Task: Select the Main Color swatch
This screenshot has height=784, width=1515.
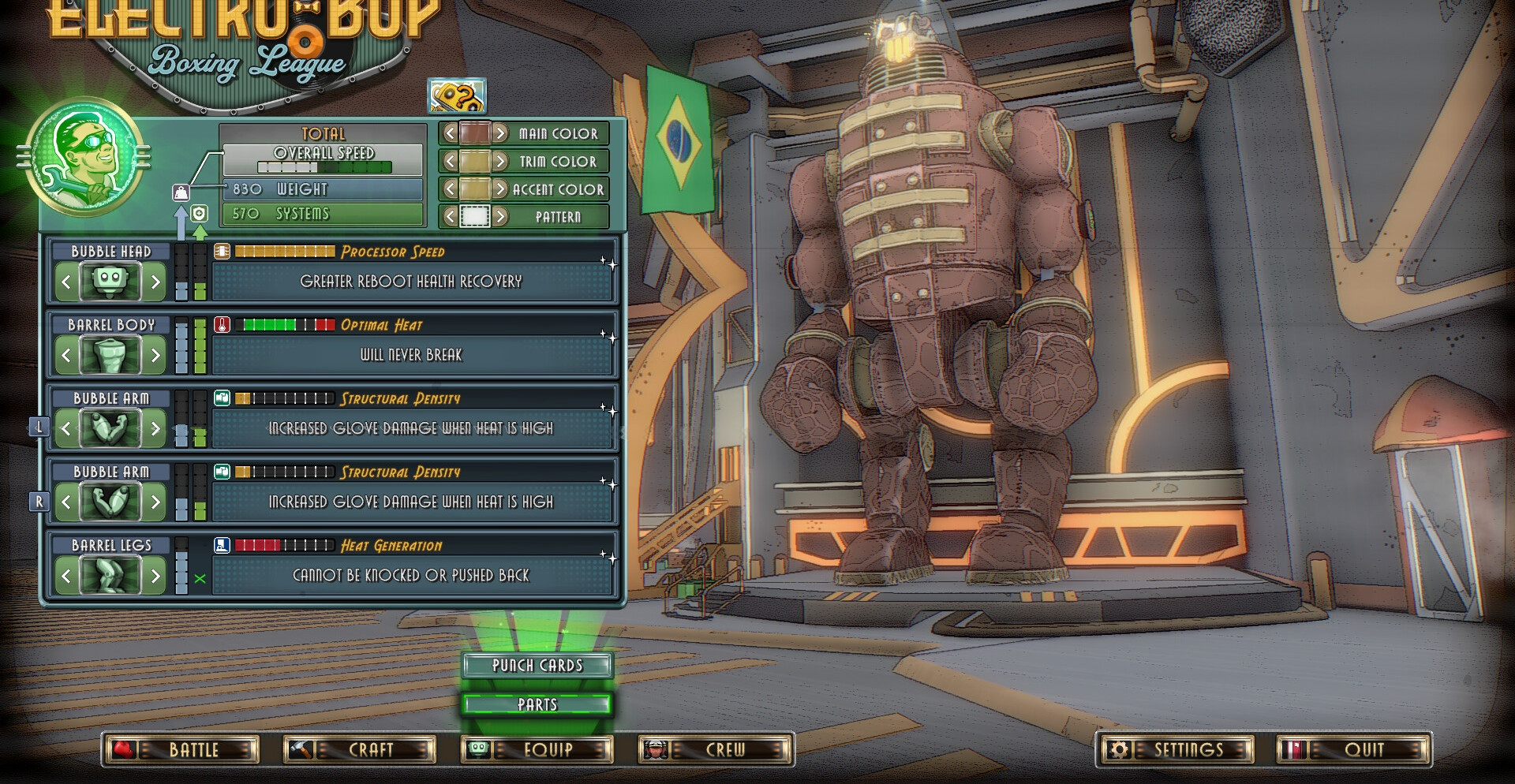Action: [x=475, y=133]
